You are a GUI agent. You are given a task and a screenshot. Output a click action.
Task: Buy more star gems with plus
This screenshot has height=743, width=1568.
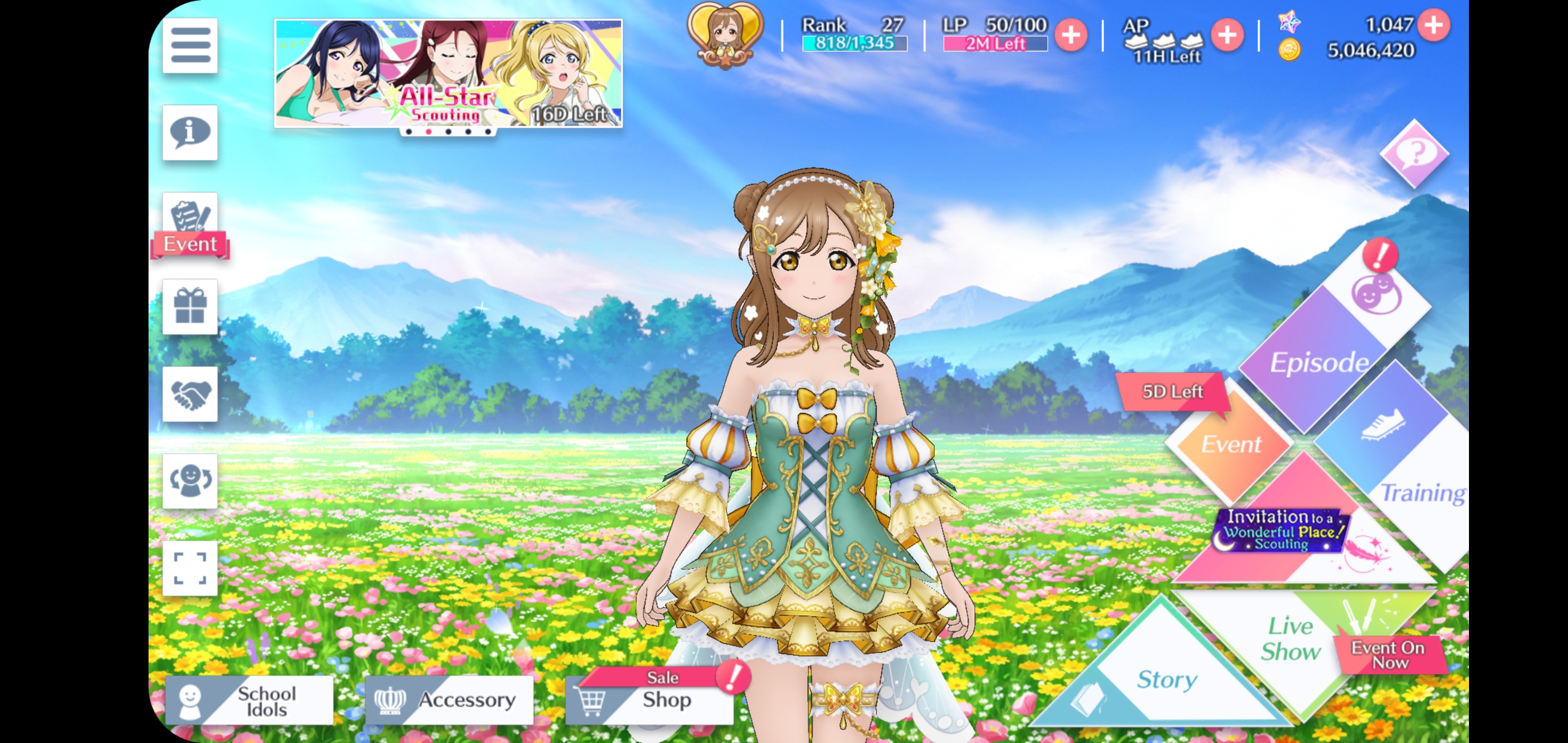1433,26
